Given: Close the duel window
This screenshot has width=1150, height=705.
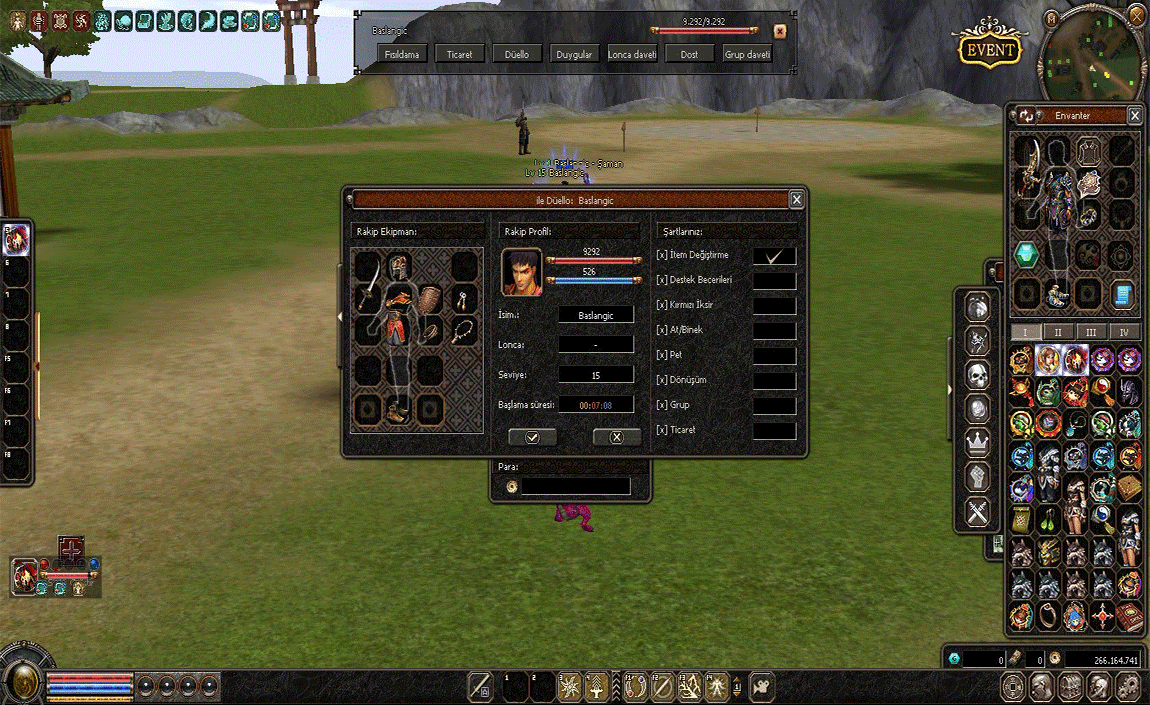Looking at the screenshot, I should click(796, 200).
